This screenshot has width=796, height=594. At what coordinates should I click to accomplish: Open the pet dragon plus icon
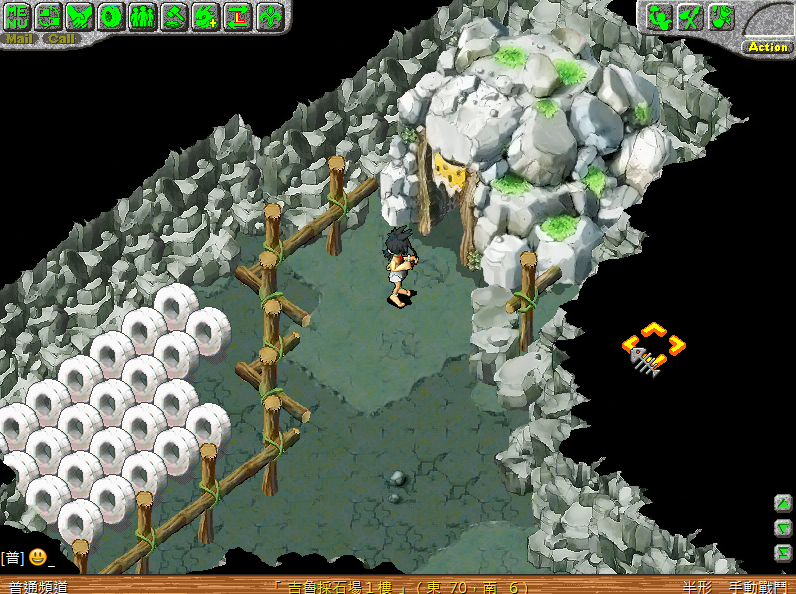206,16
